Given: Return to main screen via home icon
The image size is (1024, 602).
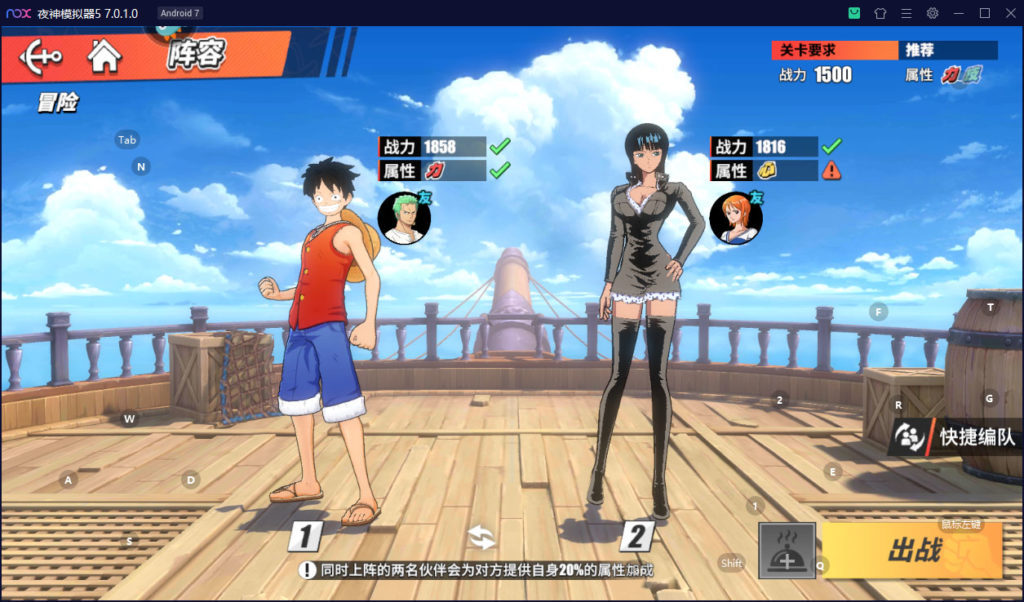Looking at the screenshot, I should click(103, 54).
